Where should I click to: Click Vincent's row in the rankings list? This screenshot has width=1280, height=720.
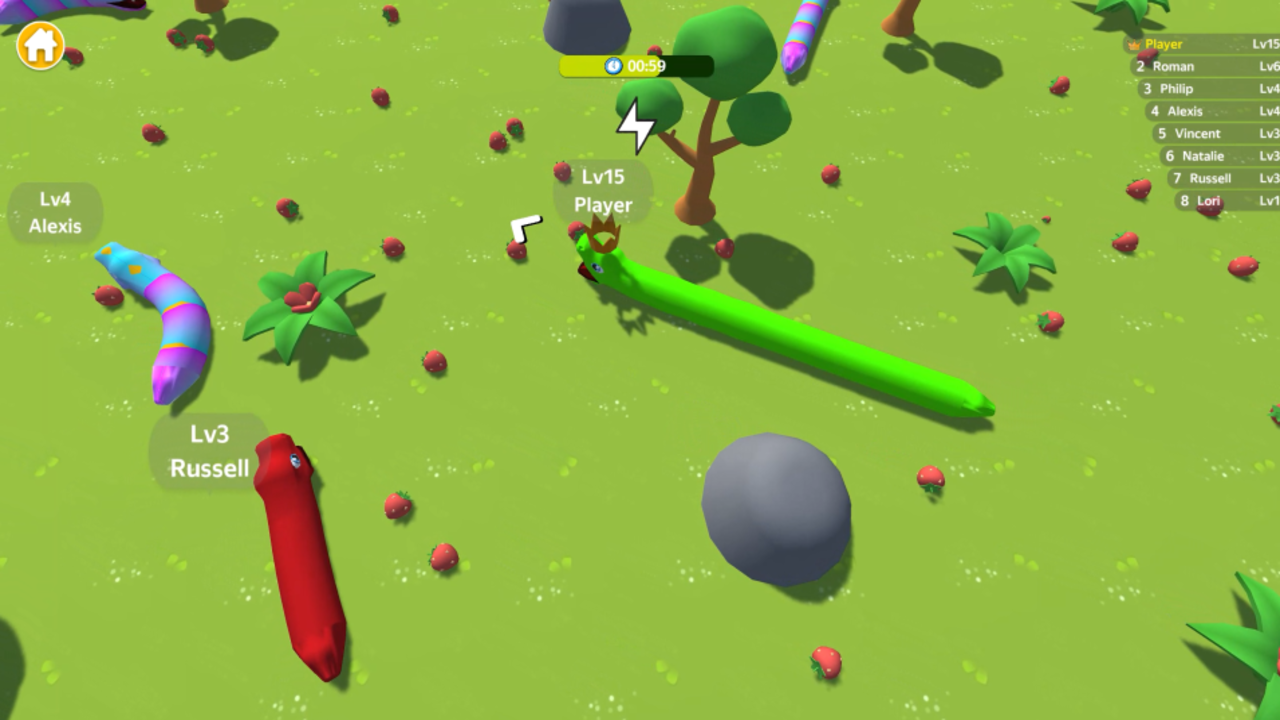click(x=1195, y=133)
